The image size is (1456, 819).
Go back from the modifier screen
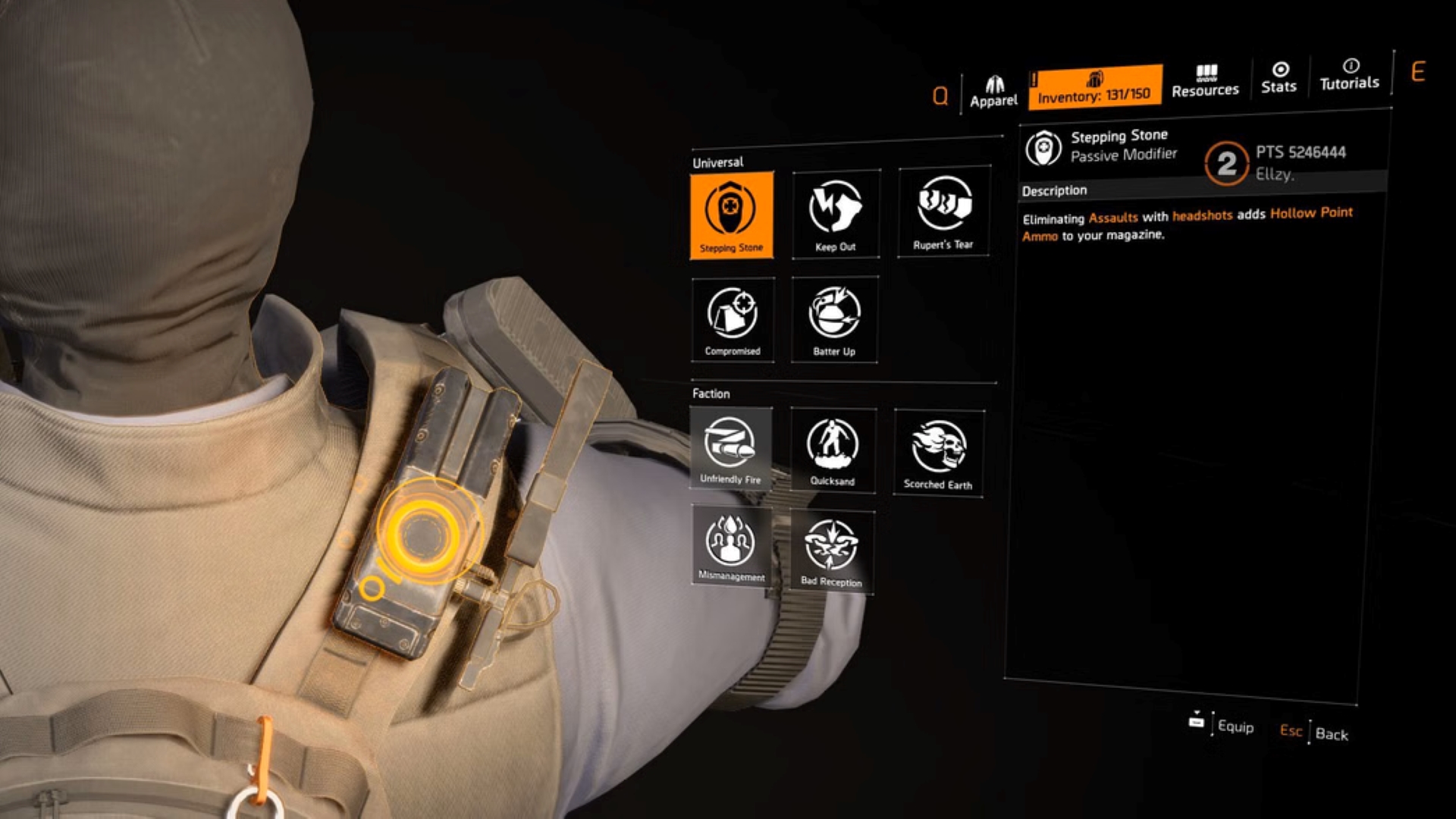pos(1314,733)
